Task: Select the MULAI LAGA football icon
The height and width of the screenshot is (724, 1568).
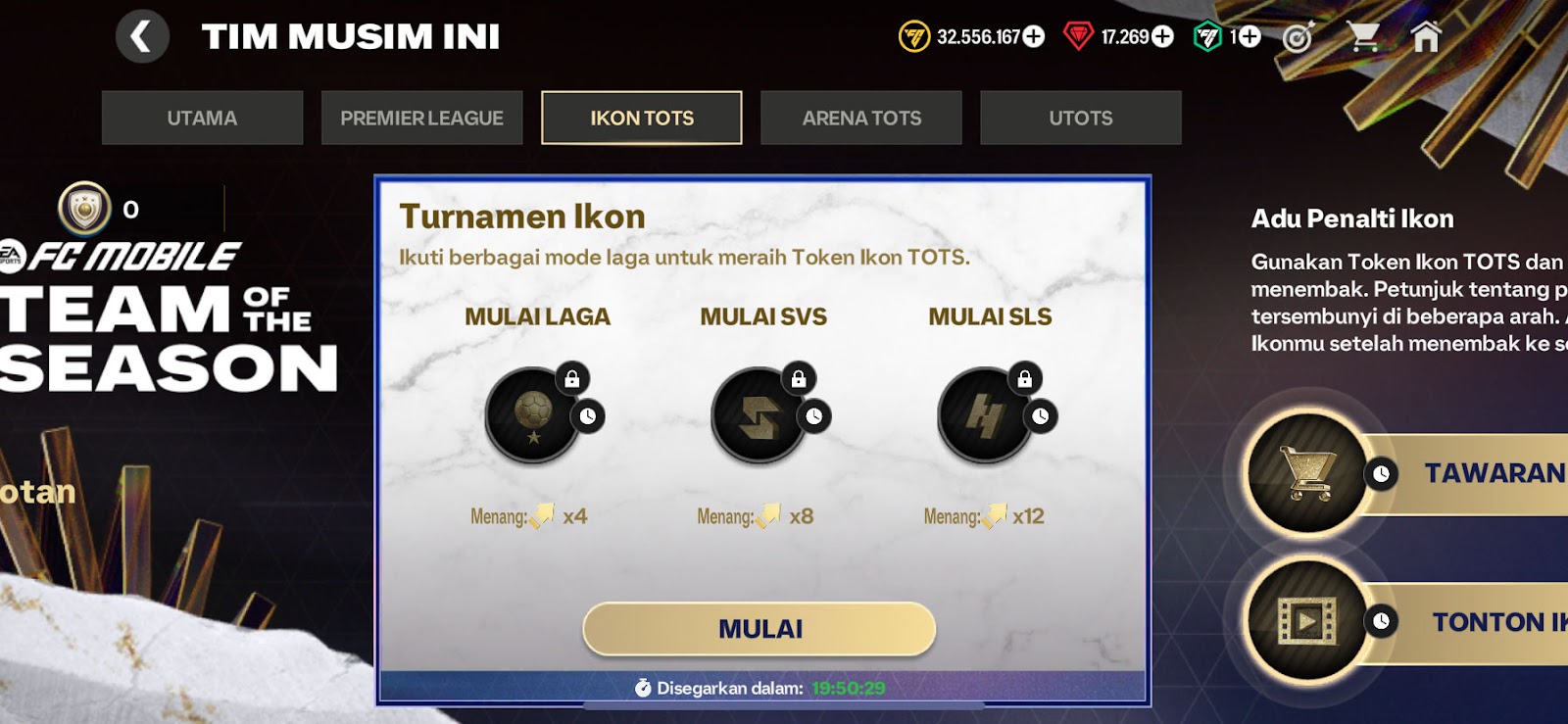Action: 534,415
